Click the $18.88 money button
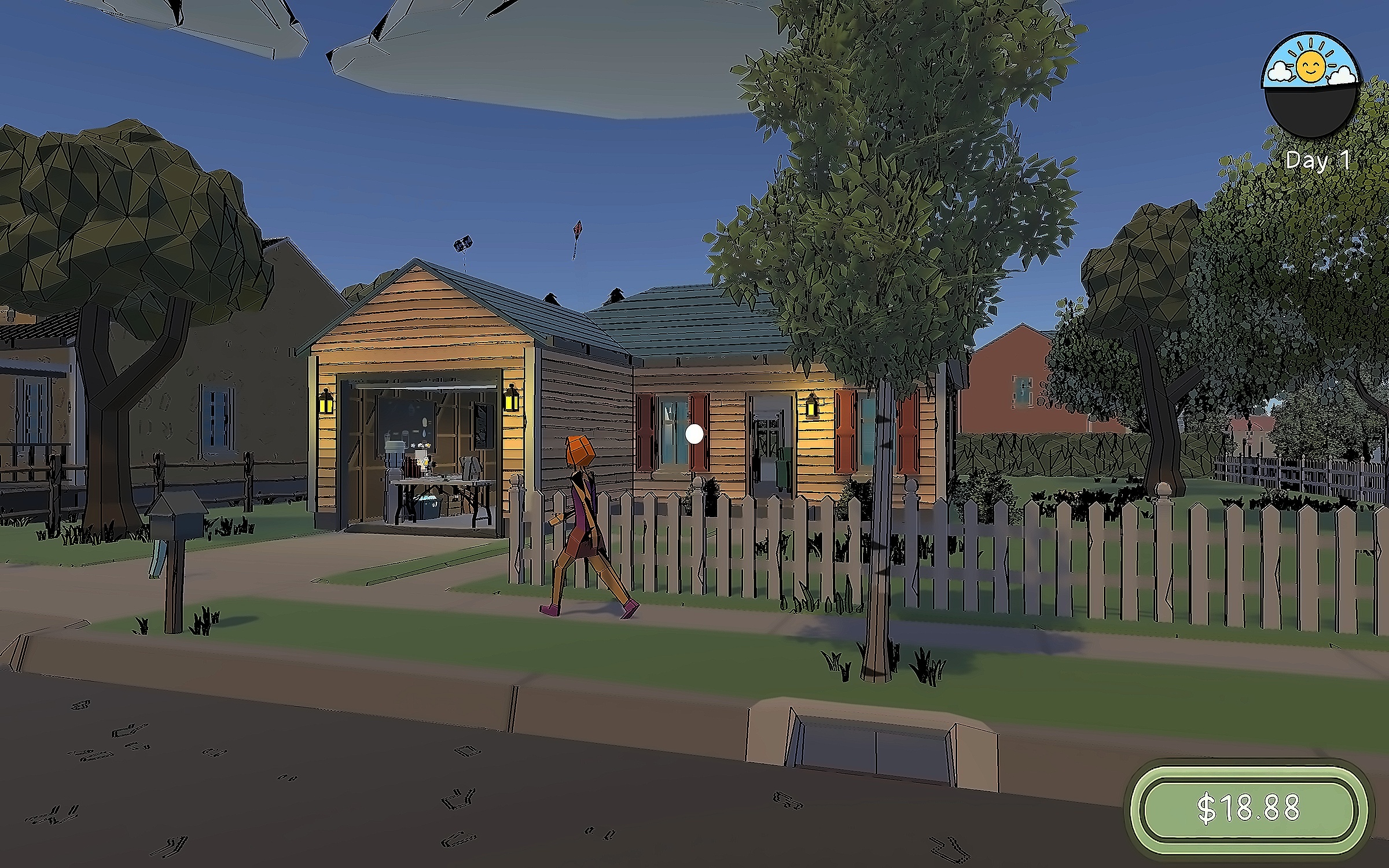Image resolution: width=1389 pixels, height=868 pixels. [1248, 808]
